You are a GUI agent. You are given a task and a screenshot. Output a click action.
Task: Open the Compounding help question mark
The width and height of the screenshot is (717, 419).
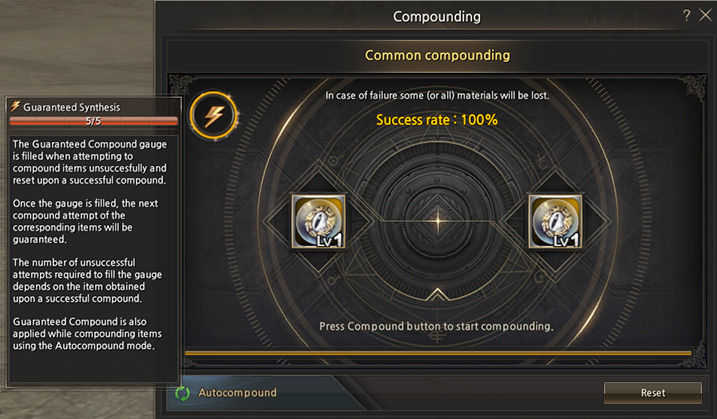click(x=686, y=16)
